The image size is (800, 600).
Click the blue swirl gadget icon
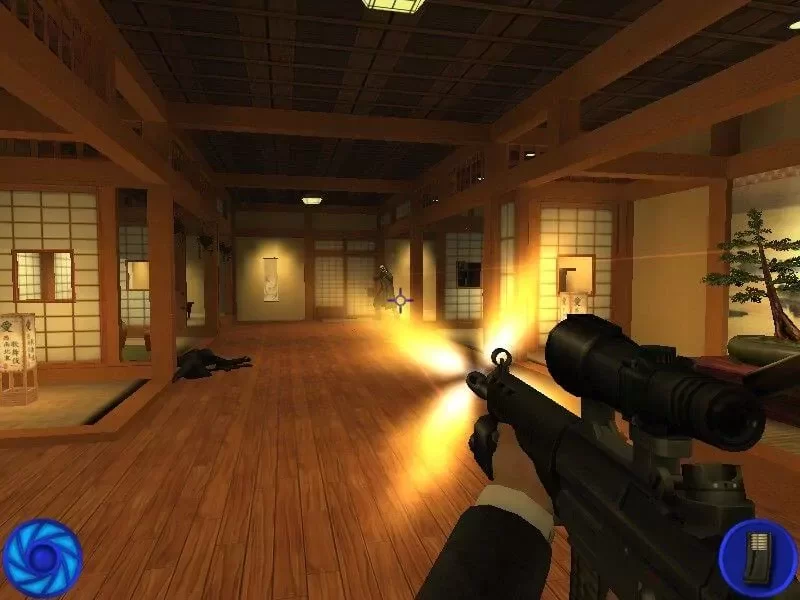click(x=41, y=557)
